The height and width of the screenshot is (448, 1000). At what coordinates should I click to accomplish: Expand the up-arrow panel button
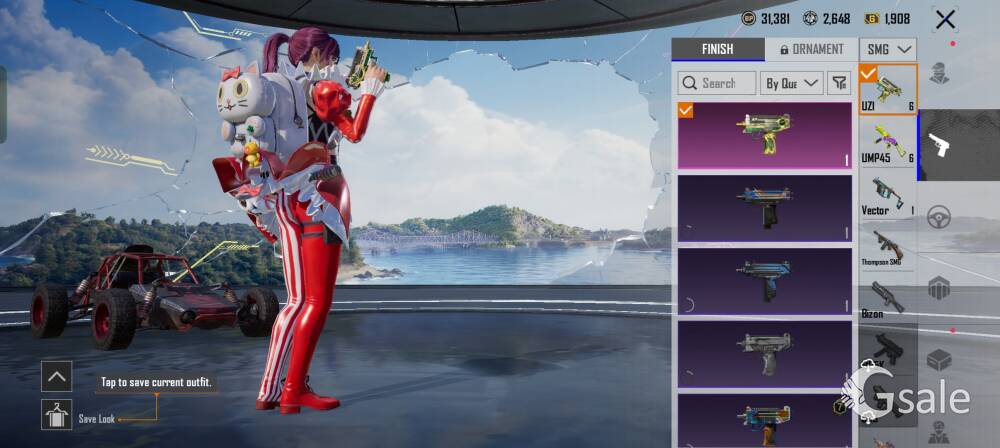57,376
